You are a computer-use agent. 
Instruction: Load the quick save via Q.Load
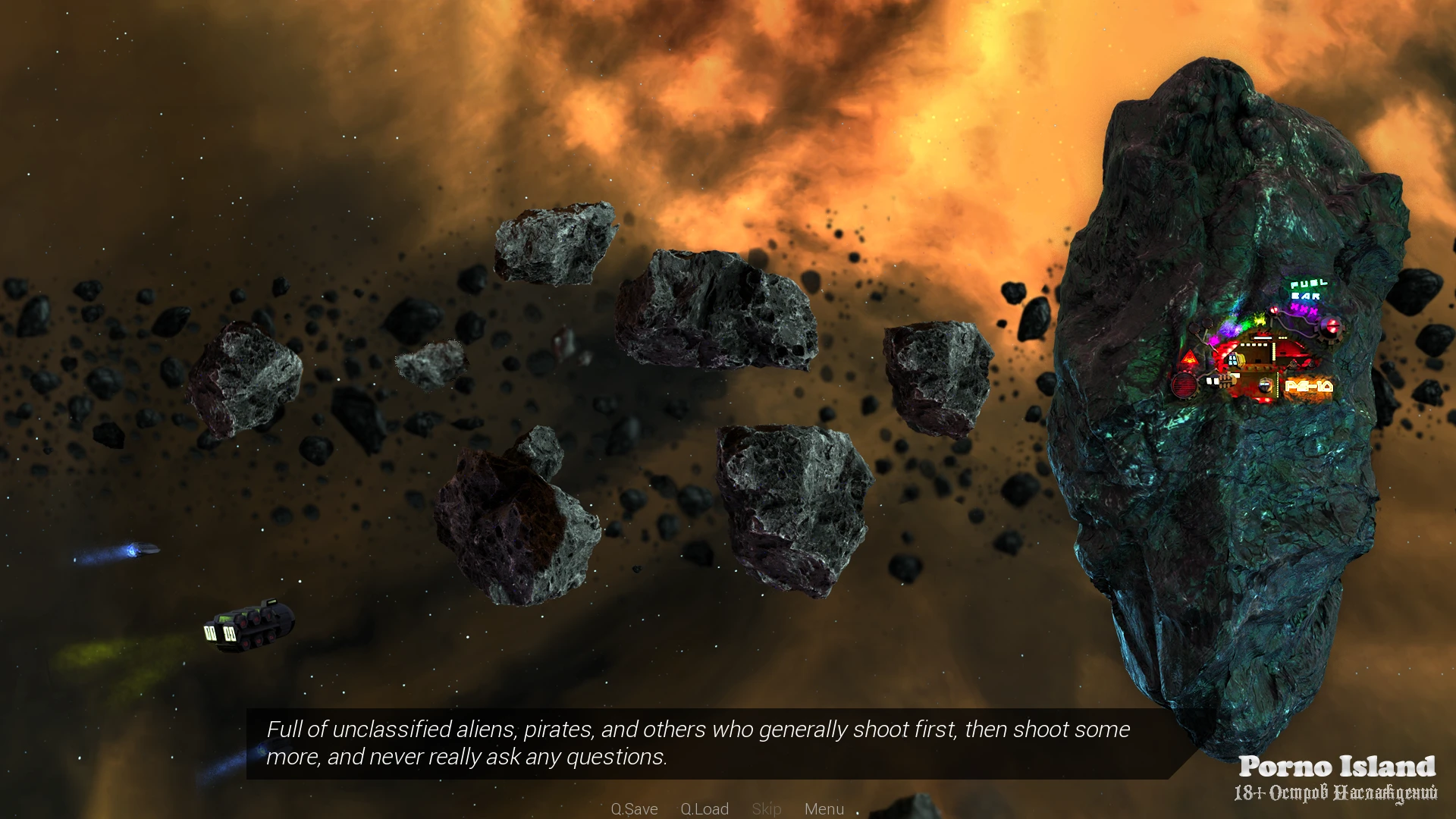pyautogui.click(x=704, y=809)
